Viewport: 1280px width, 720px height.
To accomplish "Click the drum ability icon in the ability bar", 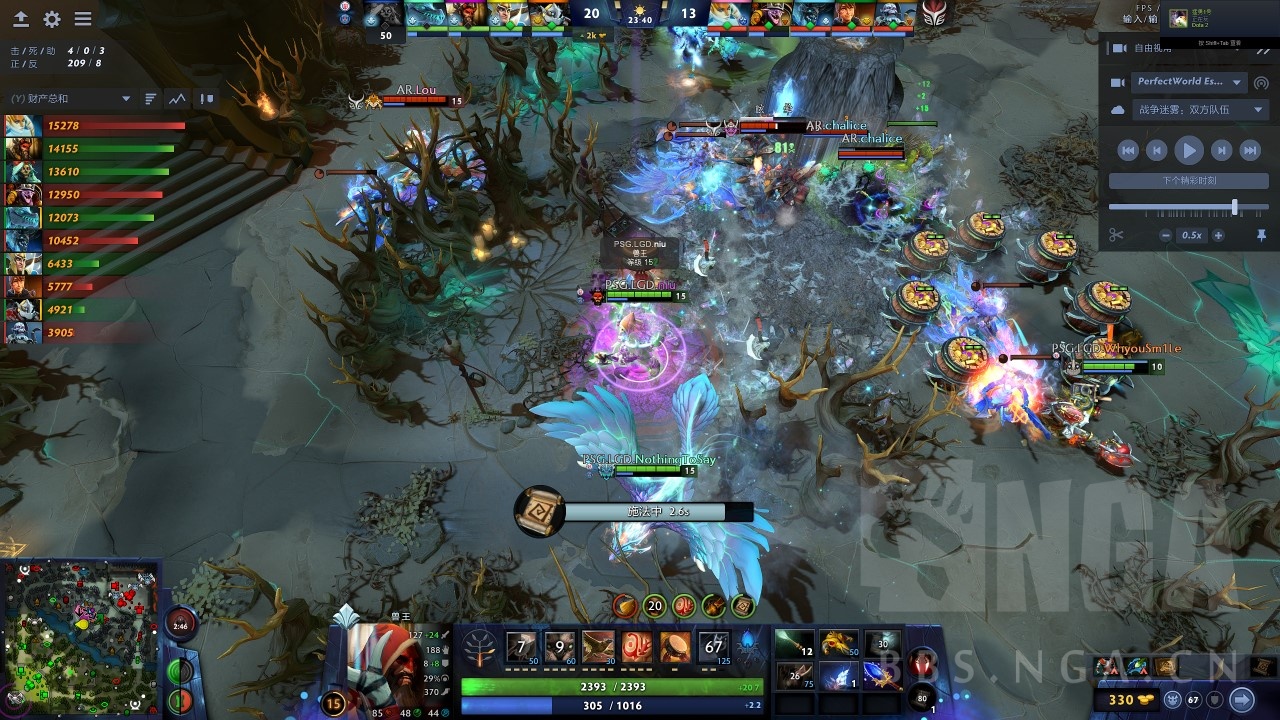I will (x=676, y=644).
